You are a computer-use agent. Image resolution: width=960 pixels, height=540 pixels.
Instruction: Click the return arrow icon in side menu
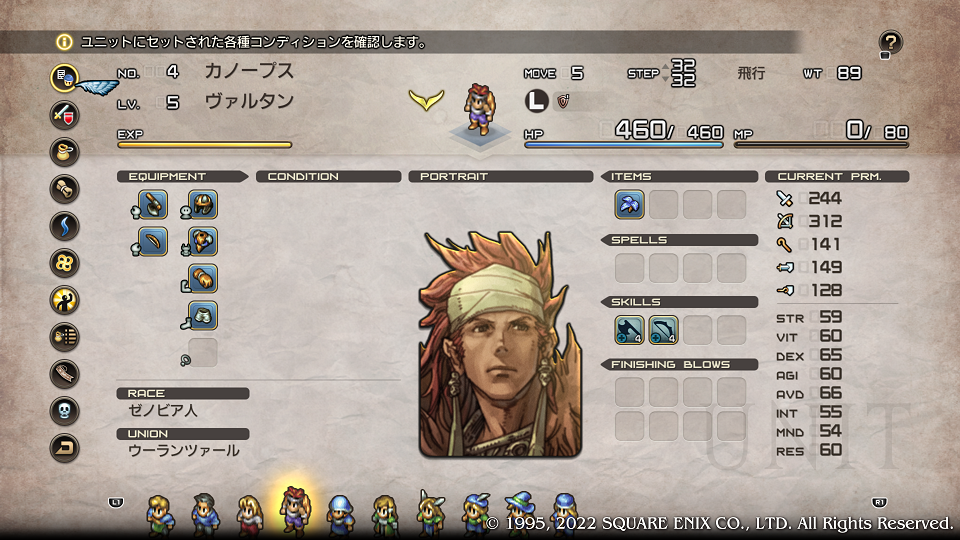[65, 448]
